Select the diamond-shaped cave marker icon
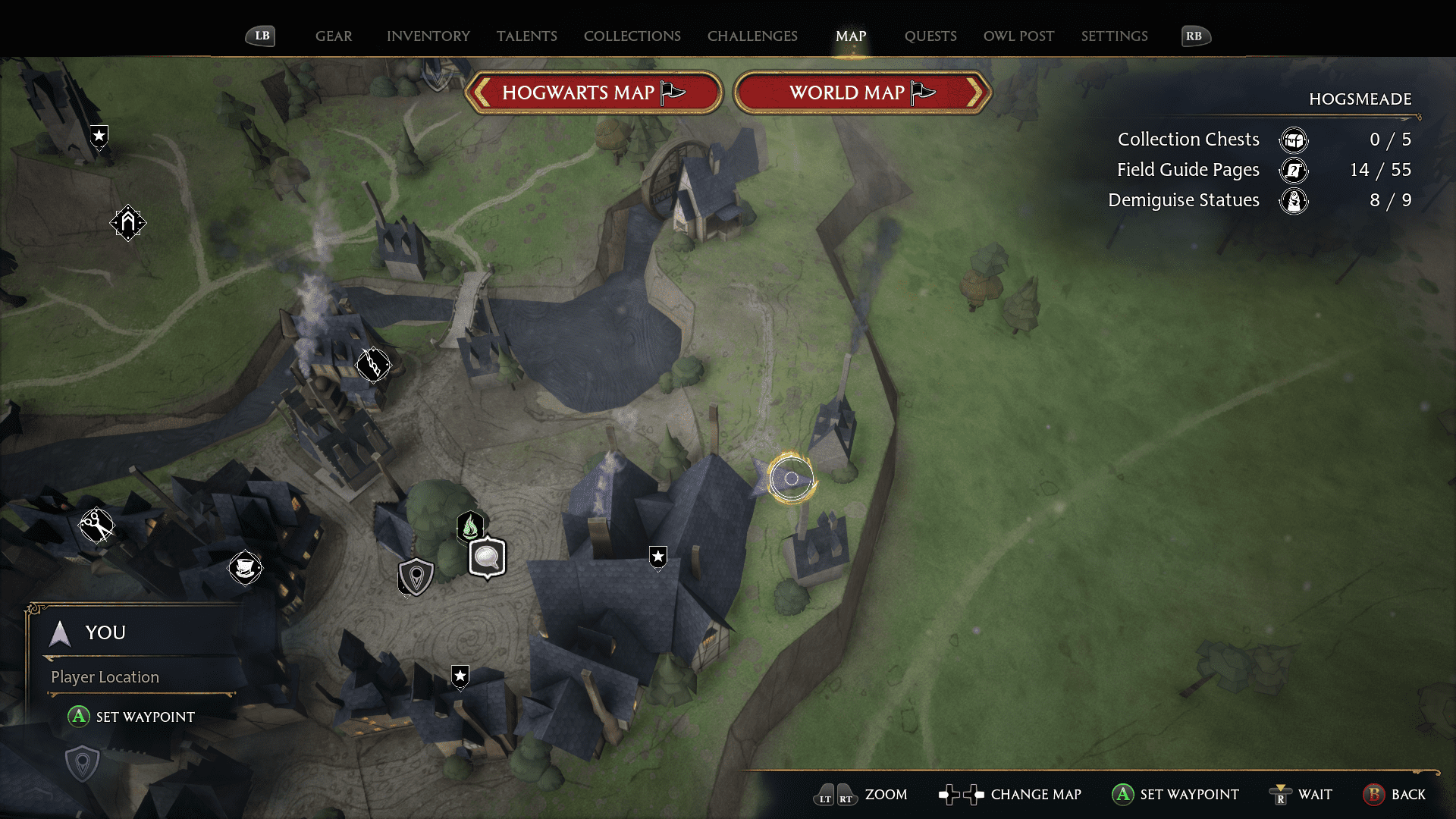This screenshot has height=819, width=1456. coord(129,223)
